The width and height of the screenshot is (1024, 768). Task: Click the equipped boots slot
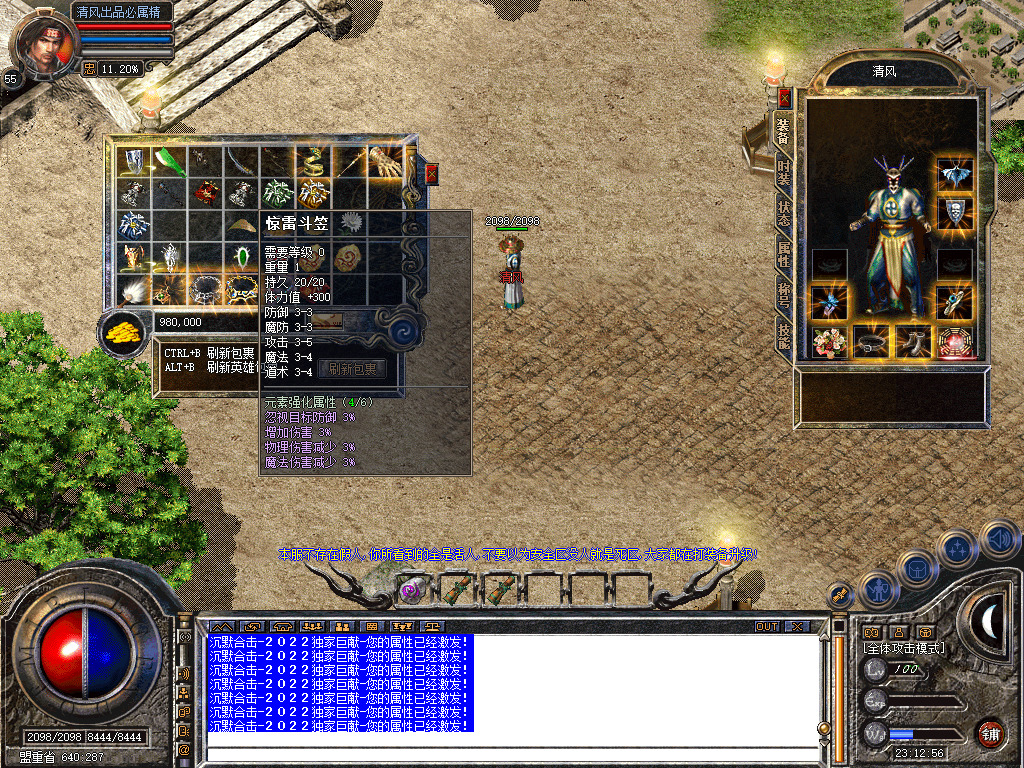(913, 342)
